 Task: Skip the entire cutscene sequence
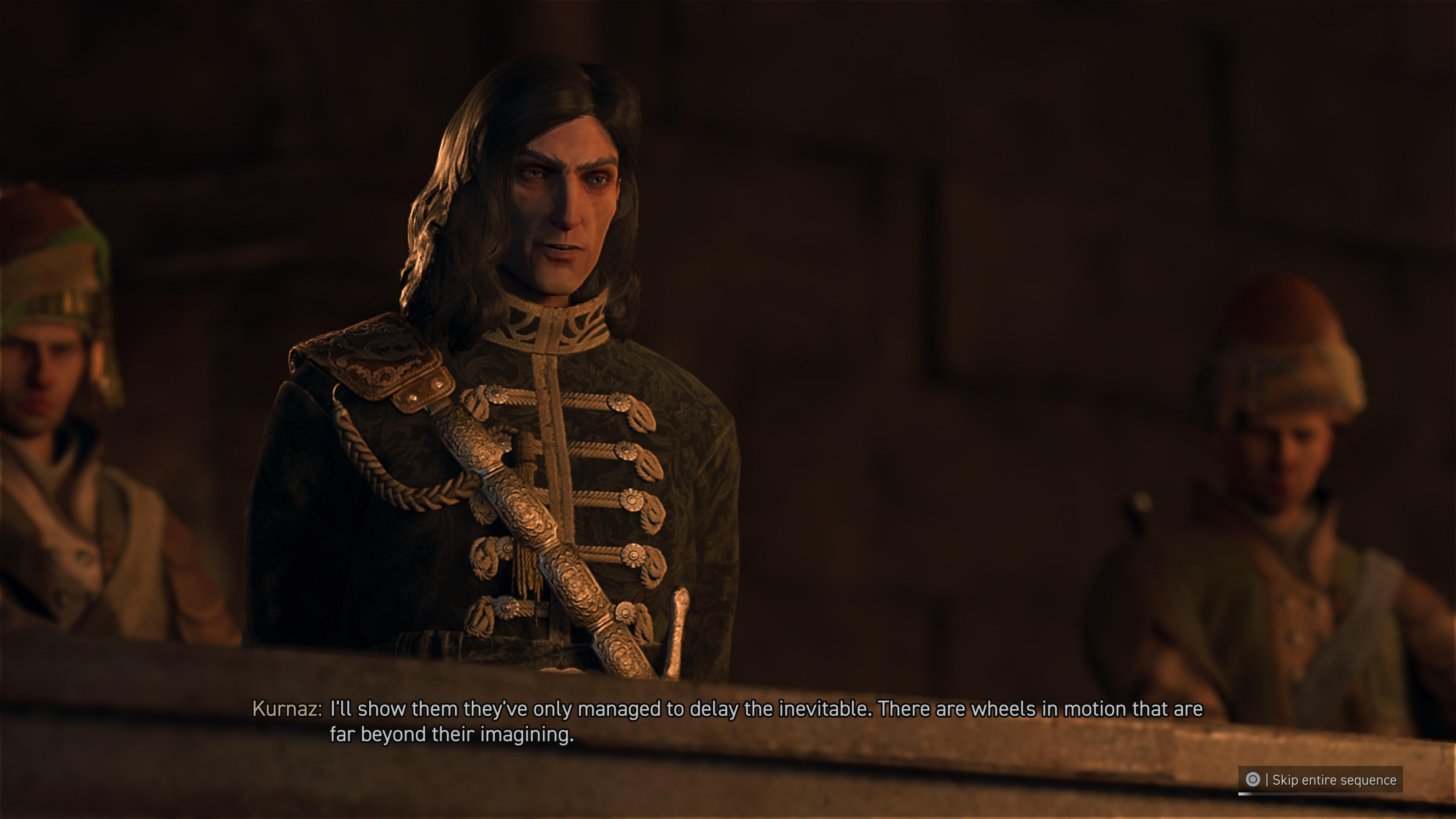pyautogui.click(x=1320, y=780)
